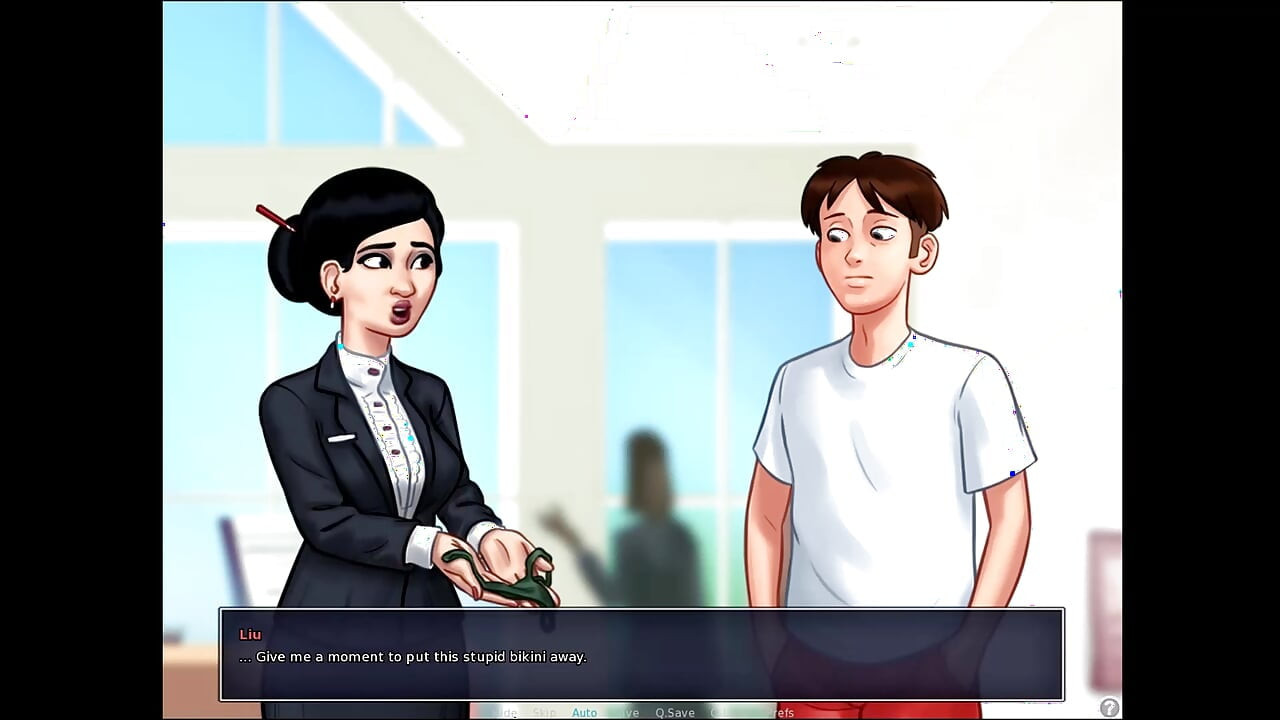The image size is (1280, 720).
Task: Click Liu's name label in dialogue box
Action: click(249, 634)
